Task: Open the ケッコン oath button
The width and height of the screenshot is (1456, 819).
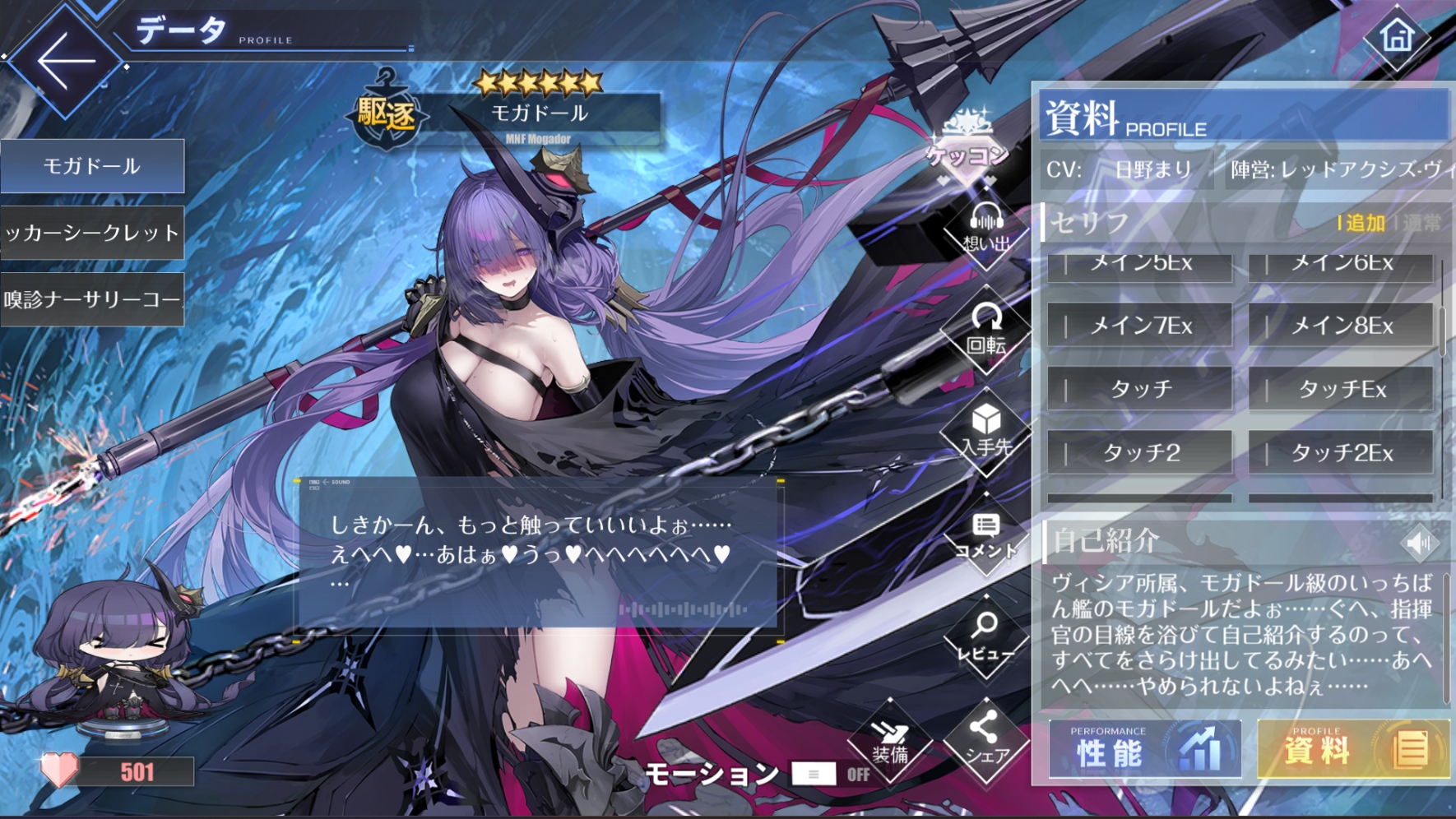Action: (x=967, y=142)
